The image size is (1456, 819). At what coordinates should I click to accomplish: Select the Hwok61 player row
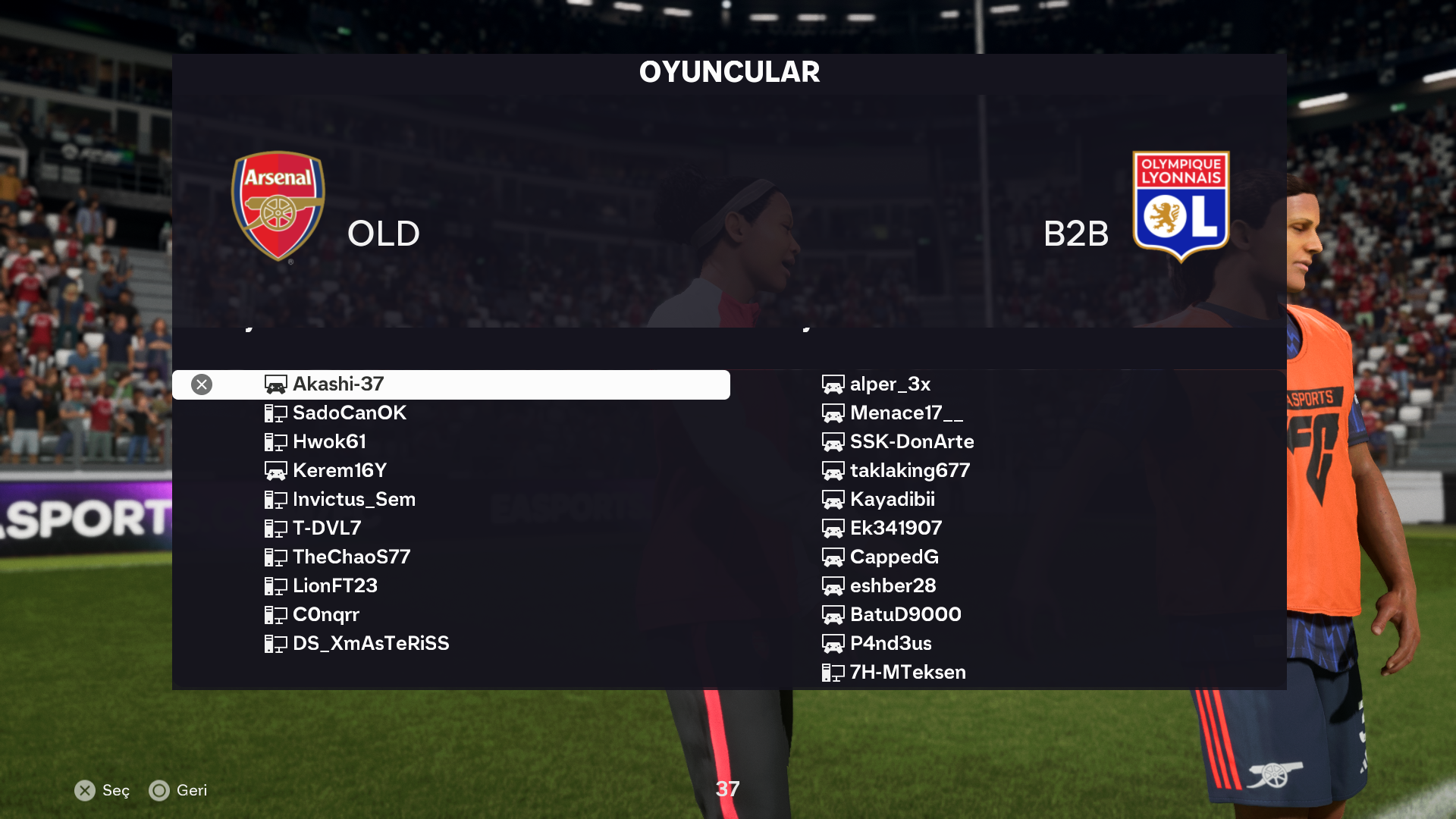(329, 442)
